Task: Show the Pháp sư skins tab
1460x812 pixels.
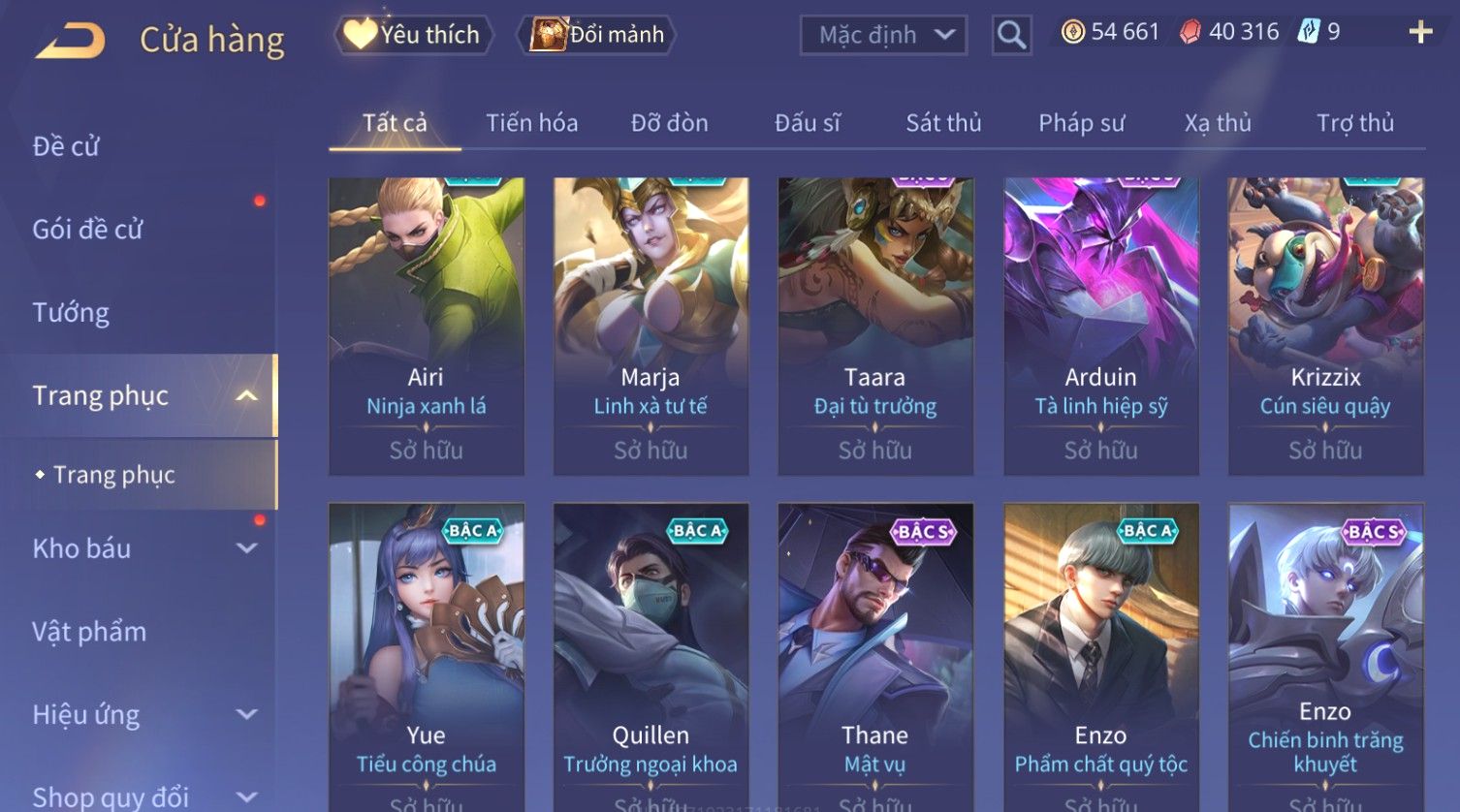Action: (1081, 123)
